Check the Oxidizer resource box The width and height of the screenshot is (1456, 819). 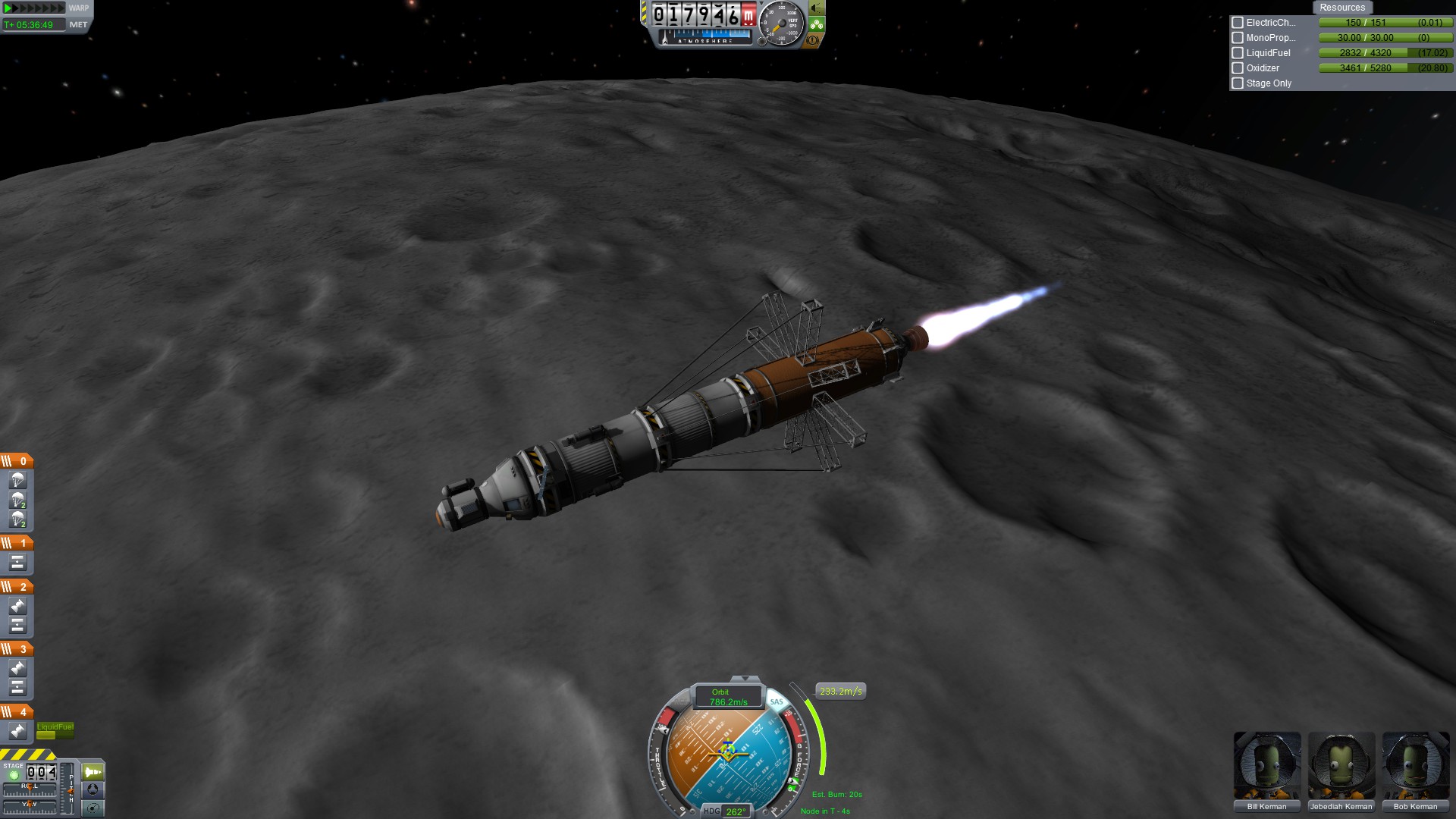(x=1238, y=68)
